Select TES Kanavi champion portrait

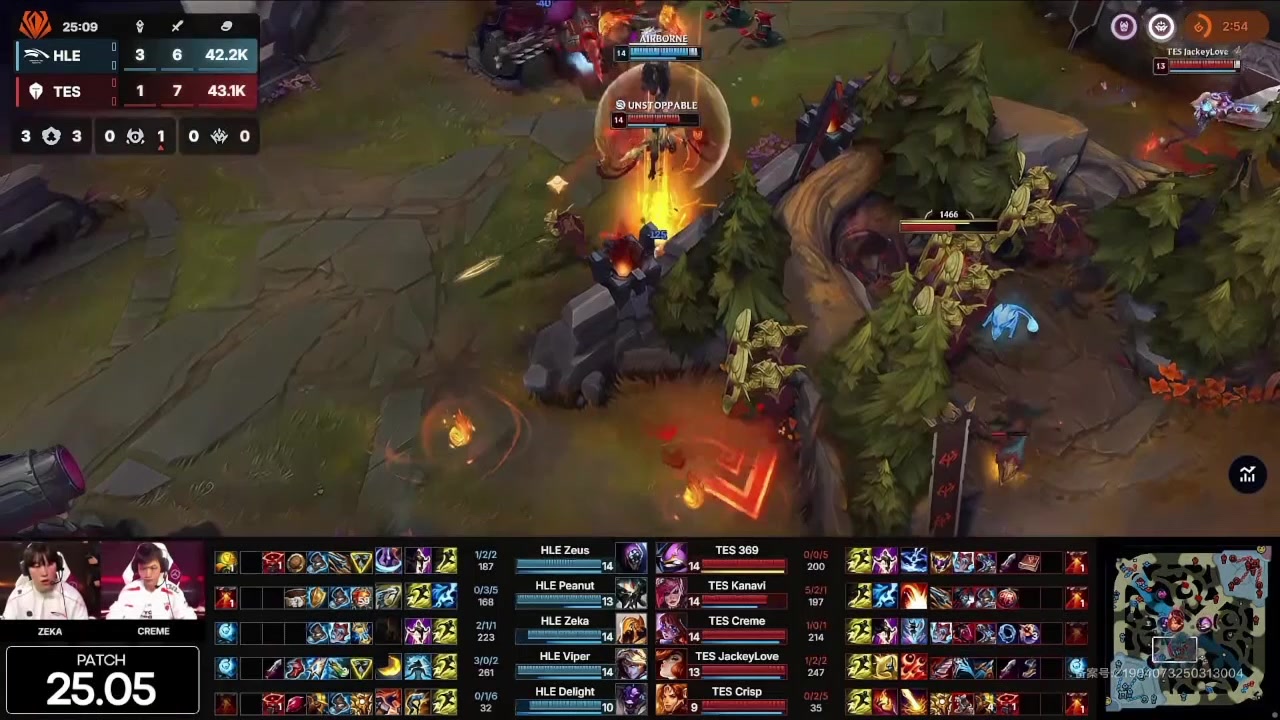671,594
